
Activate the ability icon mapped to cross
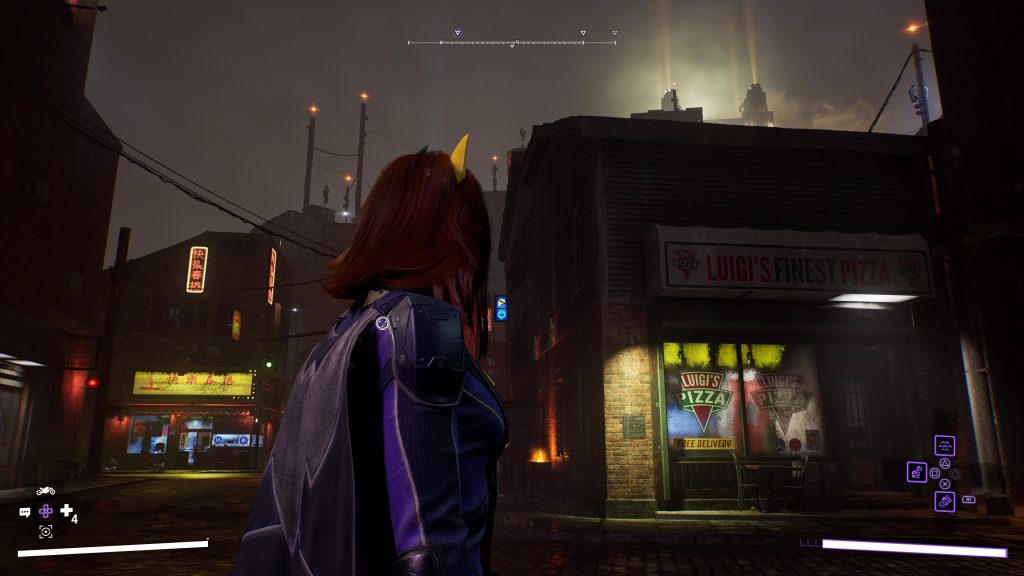pos(944,501)
